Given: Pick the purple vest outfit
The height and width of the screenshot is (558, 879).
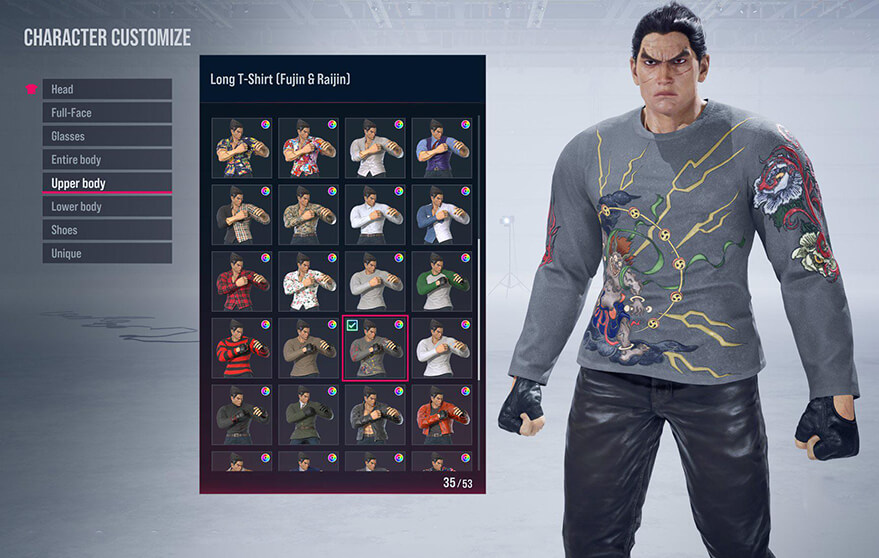Looking at the screenshot, I should click(441, 148).
